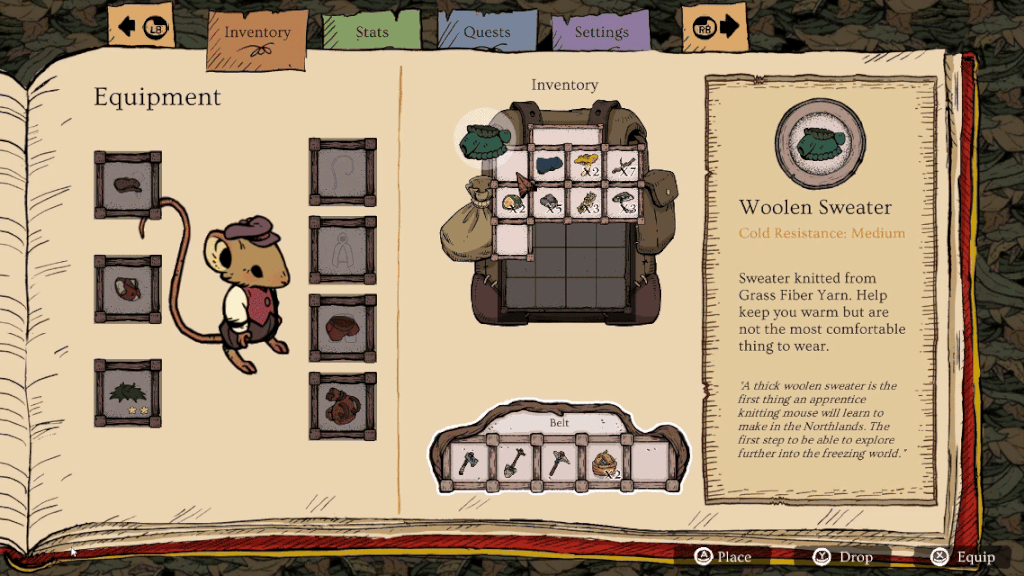
Task: Select the tied bundle stack of three
Action: click(587, 203)
